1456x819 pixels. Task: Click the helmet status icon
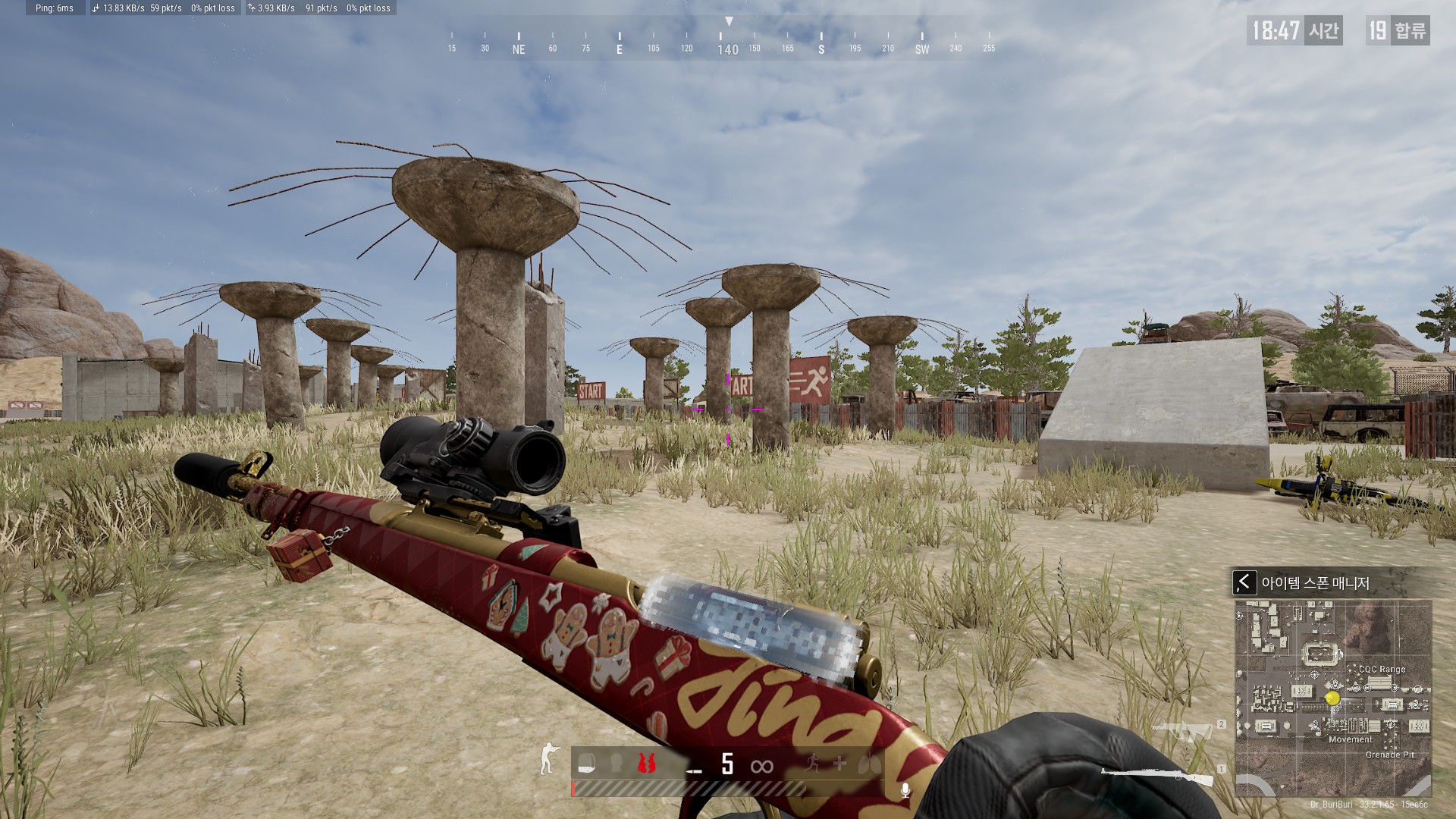[616, 764]
